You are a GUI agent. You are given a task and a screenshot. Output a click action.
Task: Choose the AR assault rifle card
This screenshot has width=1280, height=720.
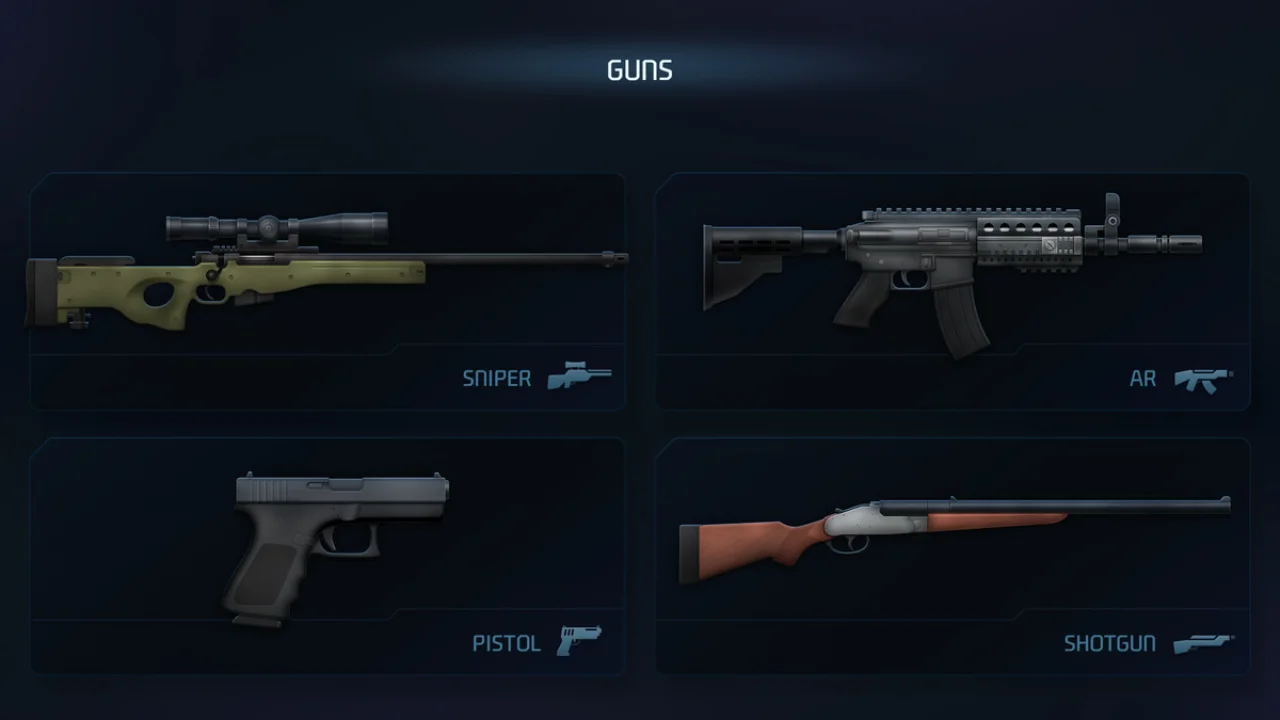click(x=952, y=291)
